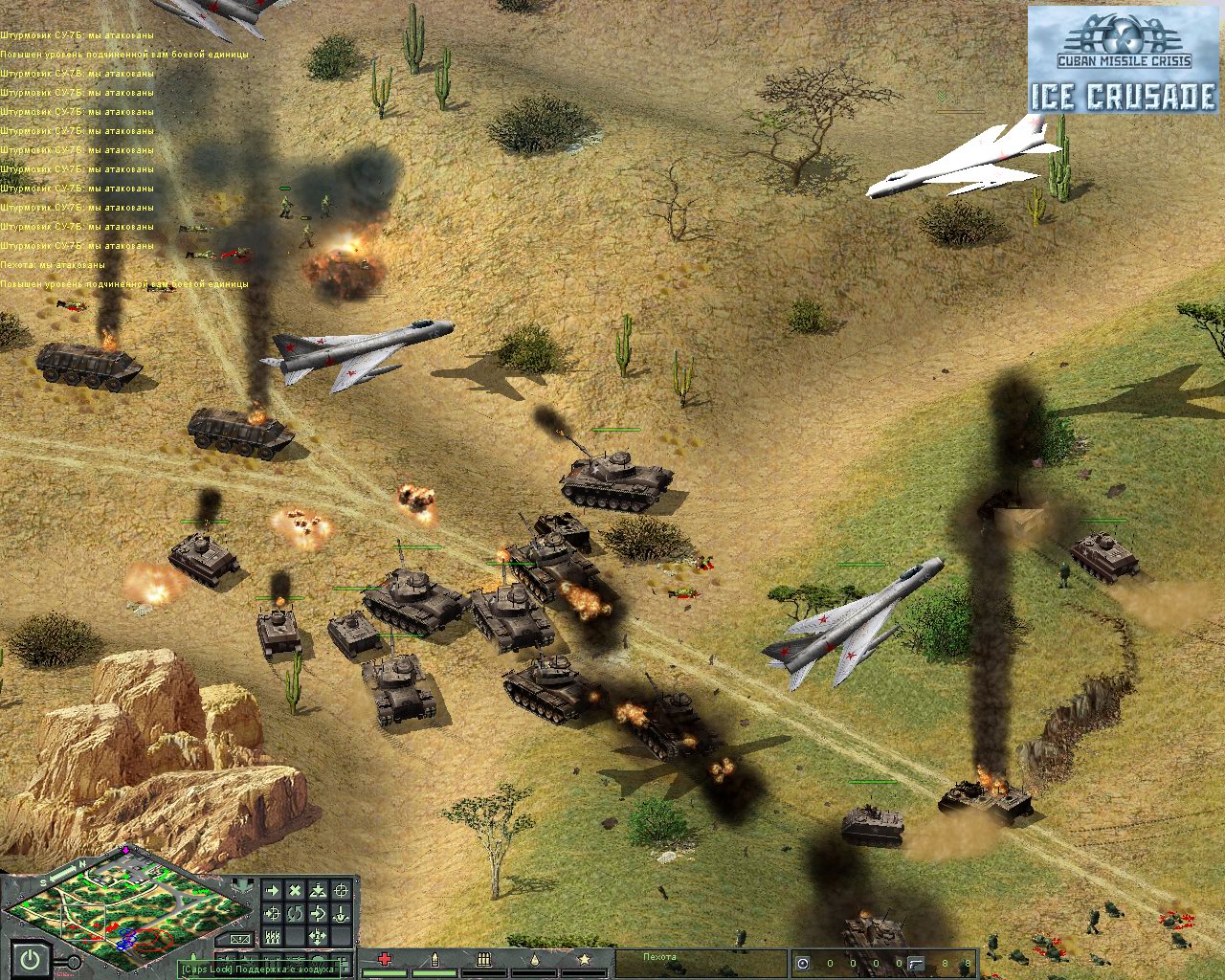Click the precise attack targeting toggle

(x=272, y=914)
